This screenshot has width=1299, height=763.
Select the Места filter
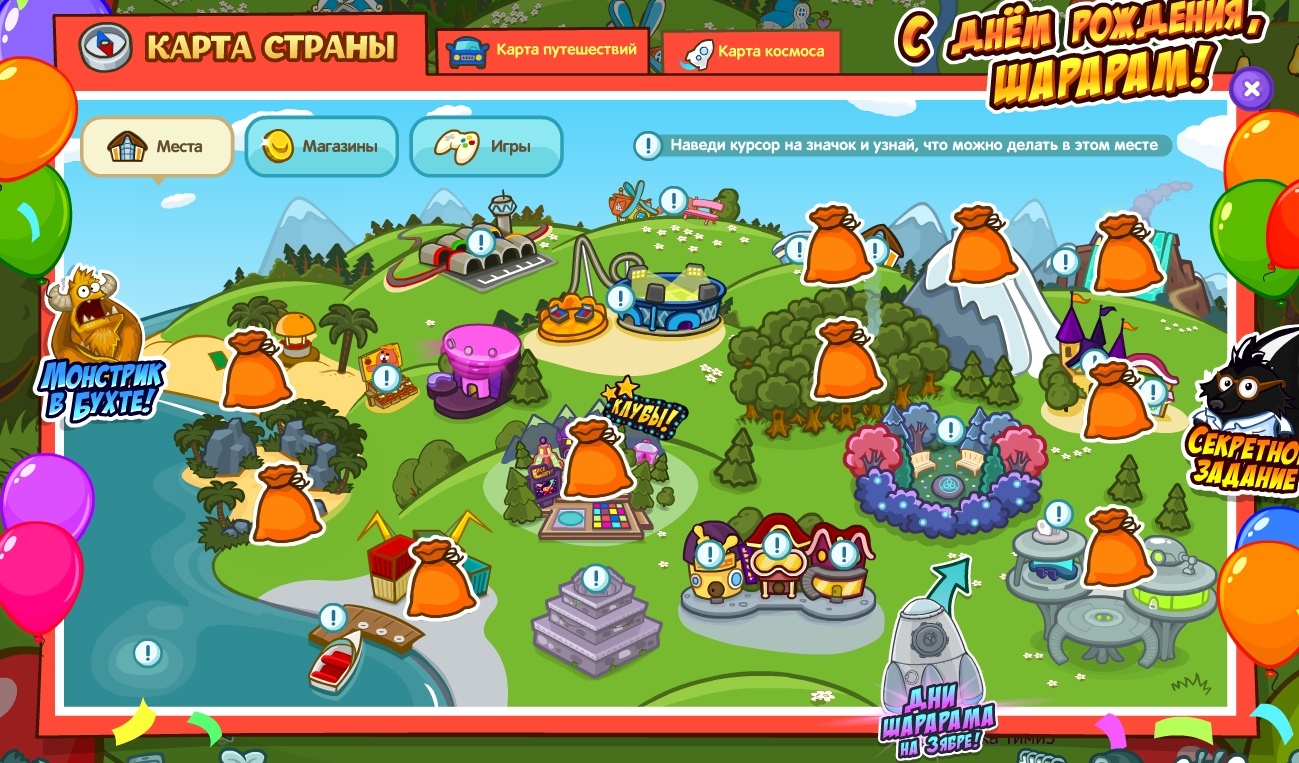(157, 147)
